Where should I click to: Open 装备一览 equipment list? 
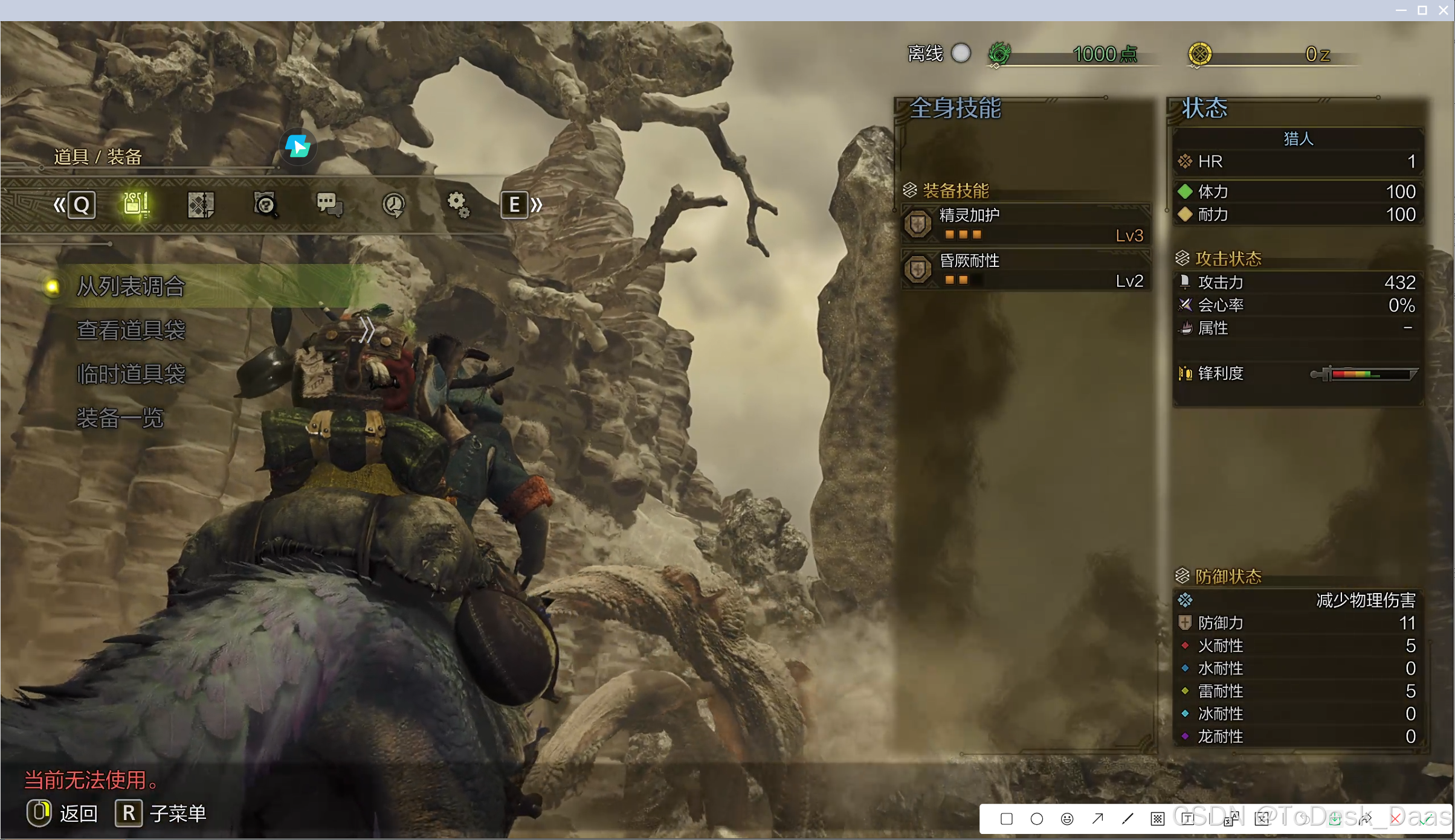tap(120, 418)
